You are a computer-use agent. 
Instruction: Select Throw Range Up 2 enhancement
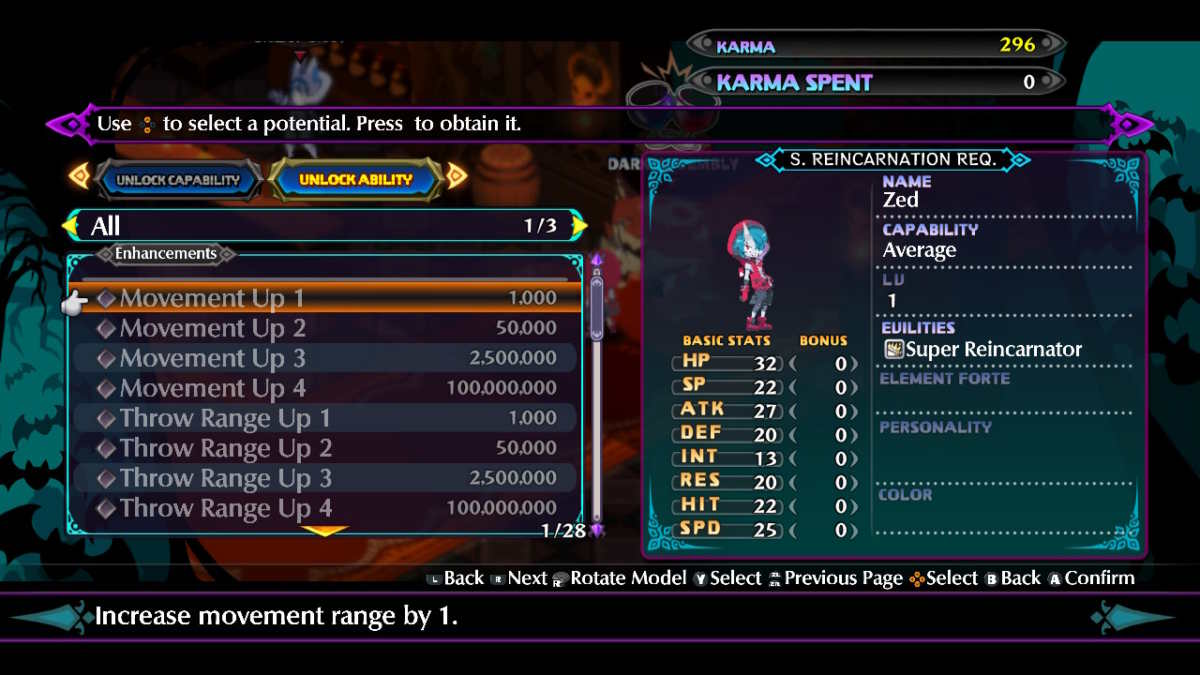326,448
